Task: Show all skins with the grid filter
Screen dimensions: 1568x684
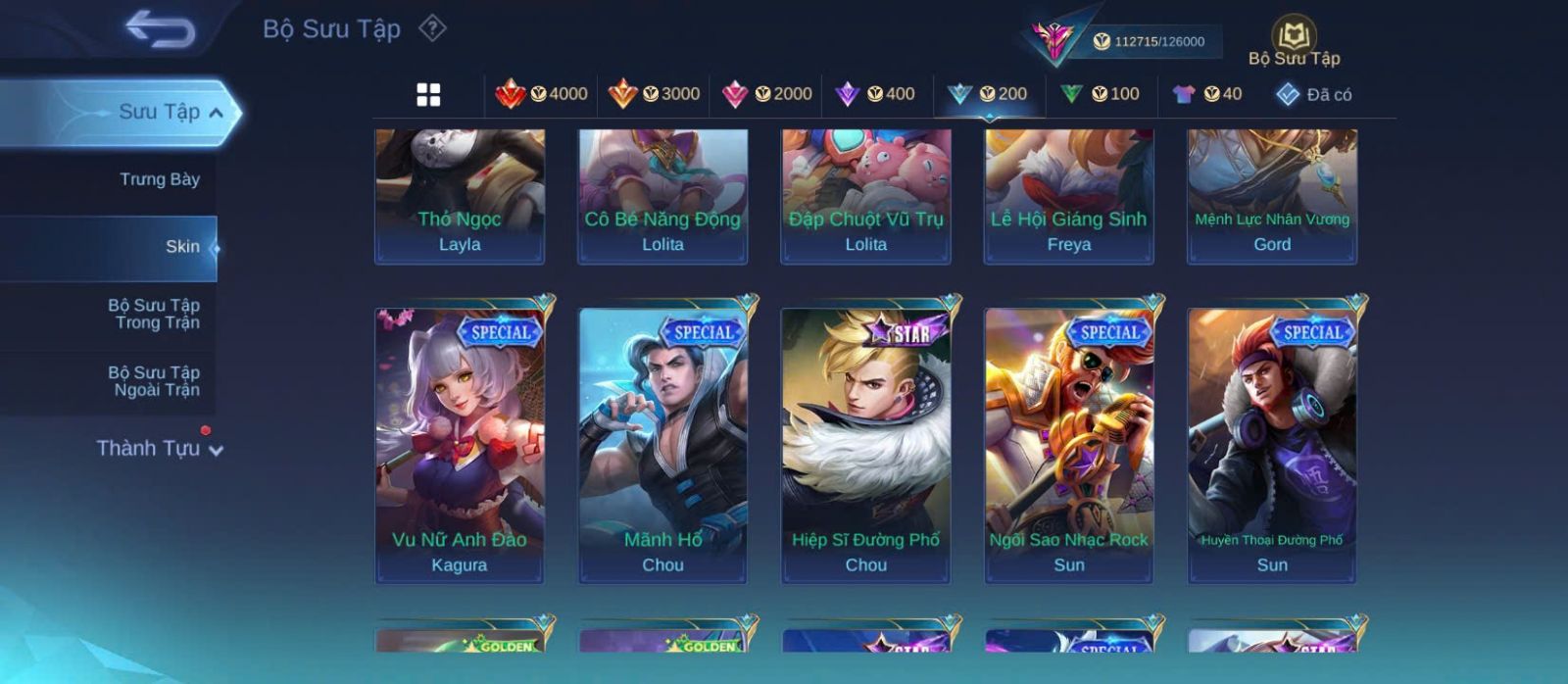Action: (428, 94)
